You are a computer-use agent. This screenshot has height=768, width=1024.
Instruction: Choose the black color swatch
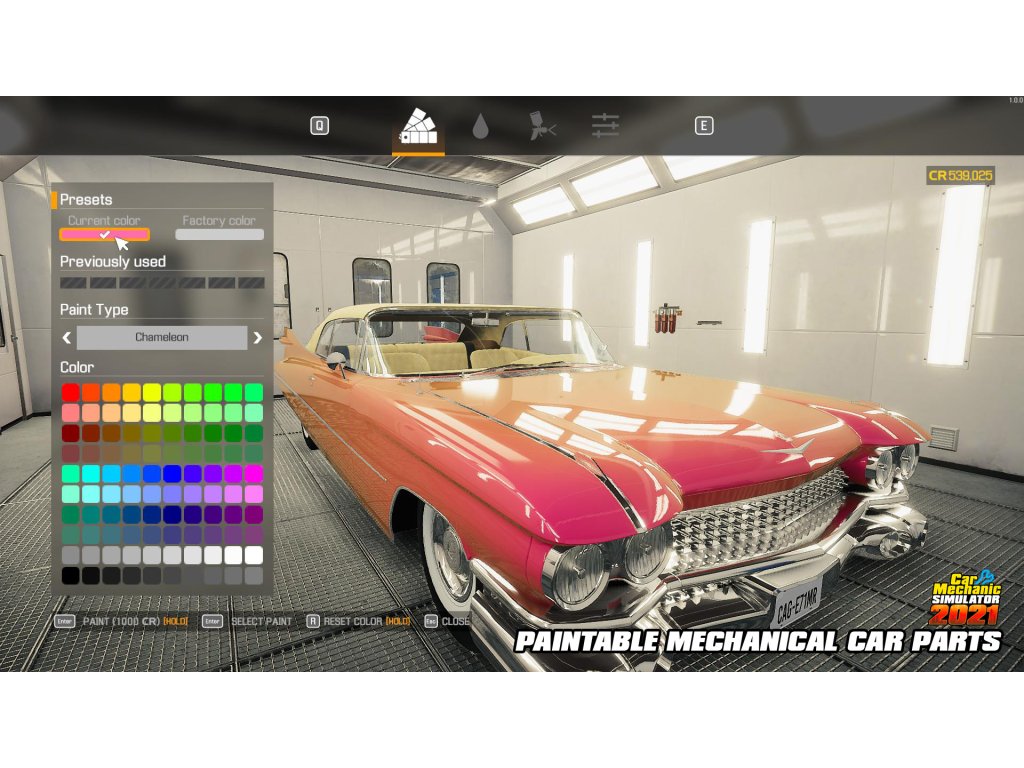[x=70, y=576]
